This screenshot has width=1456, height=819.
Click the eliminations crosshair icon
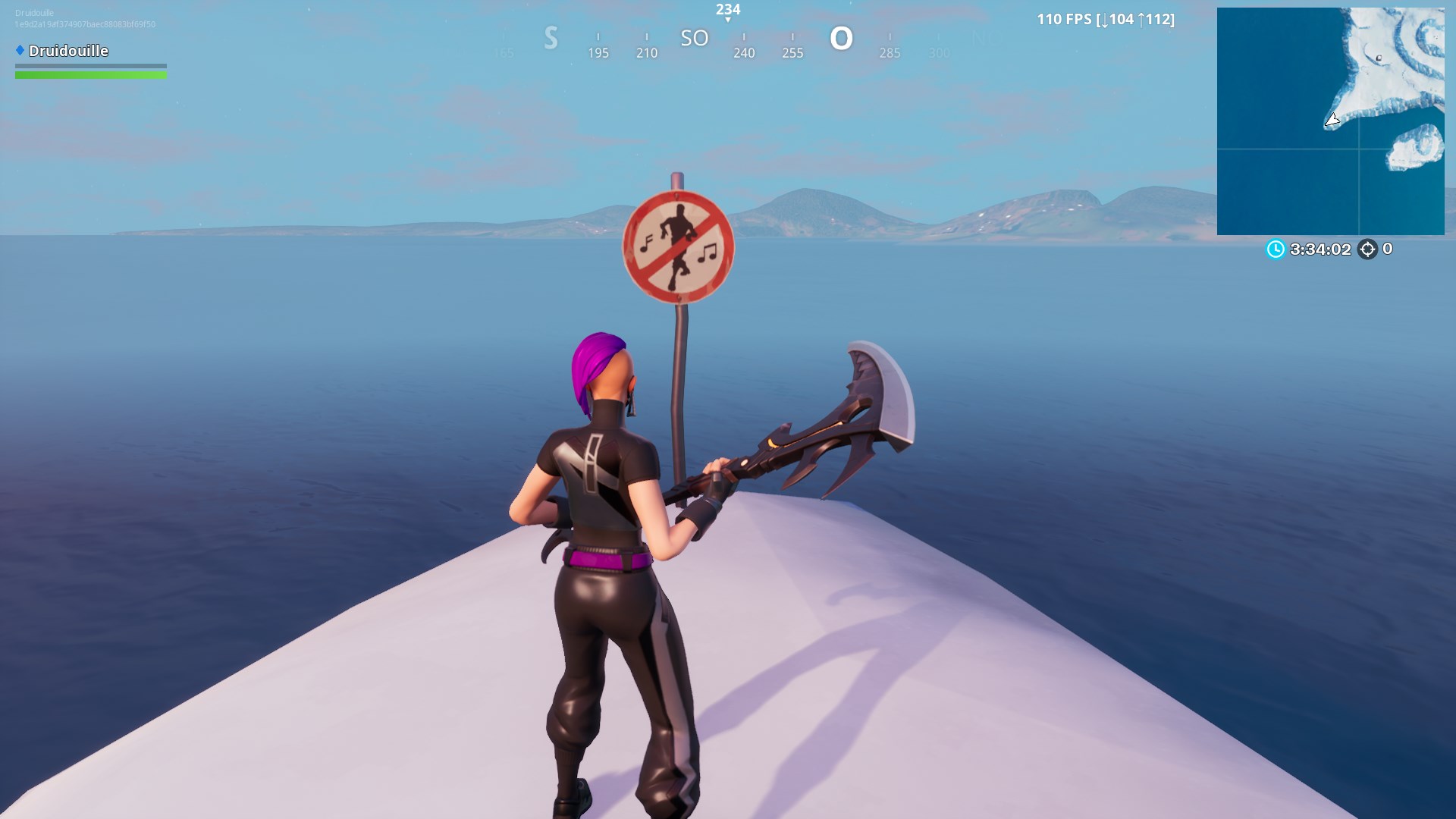(1369, 246)
